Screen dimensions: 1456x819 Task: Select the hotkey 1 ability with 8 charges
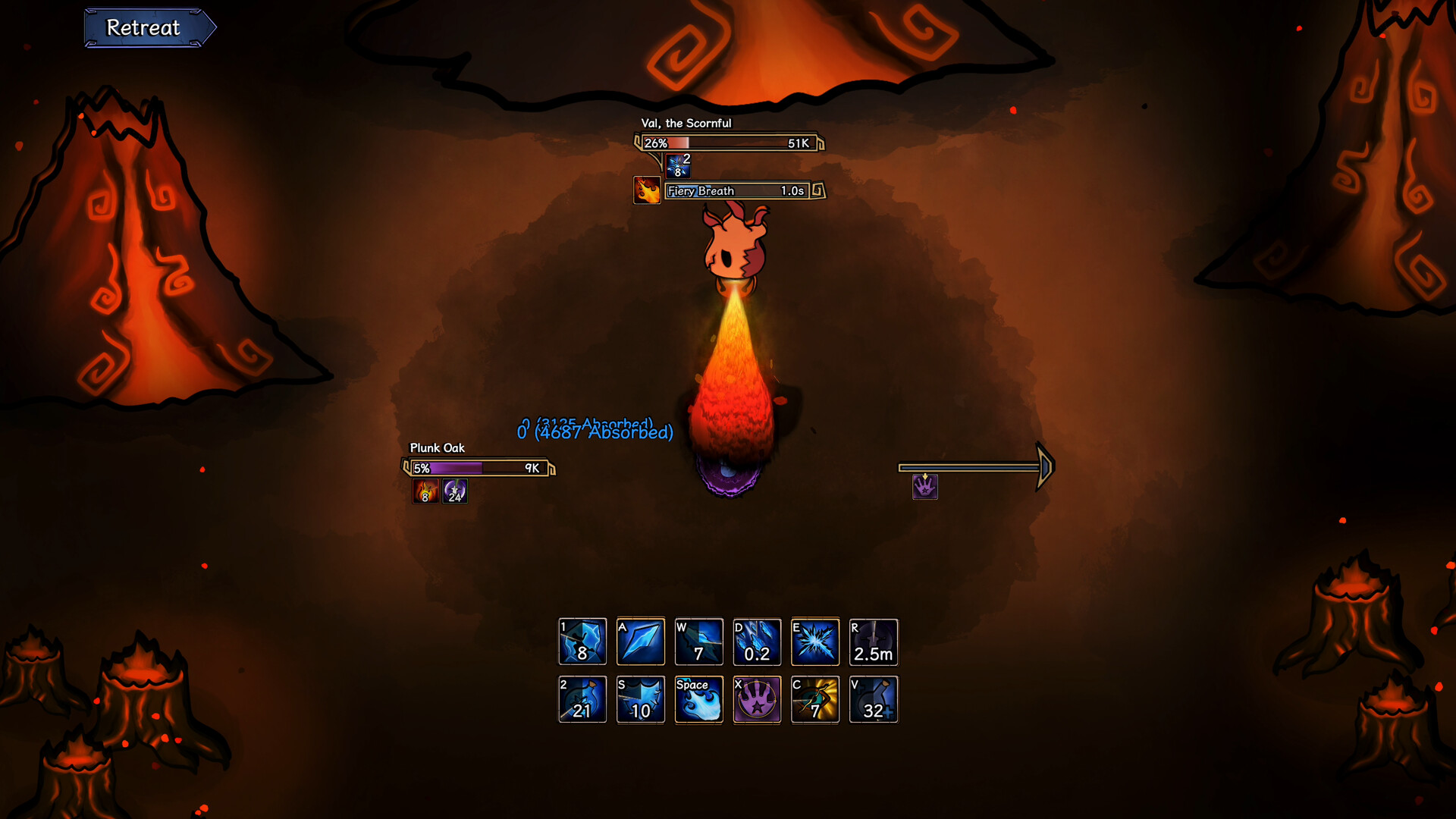(582, 642)
